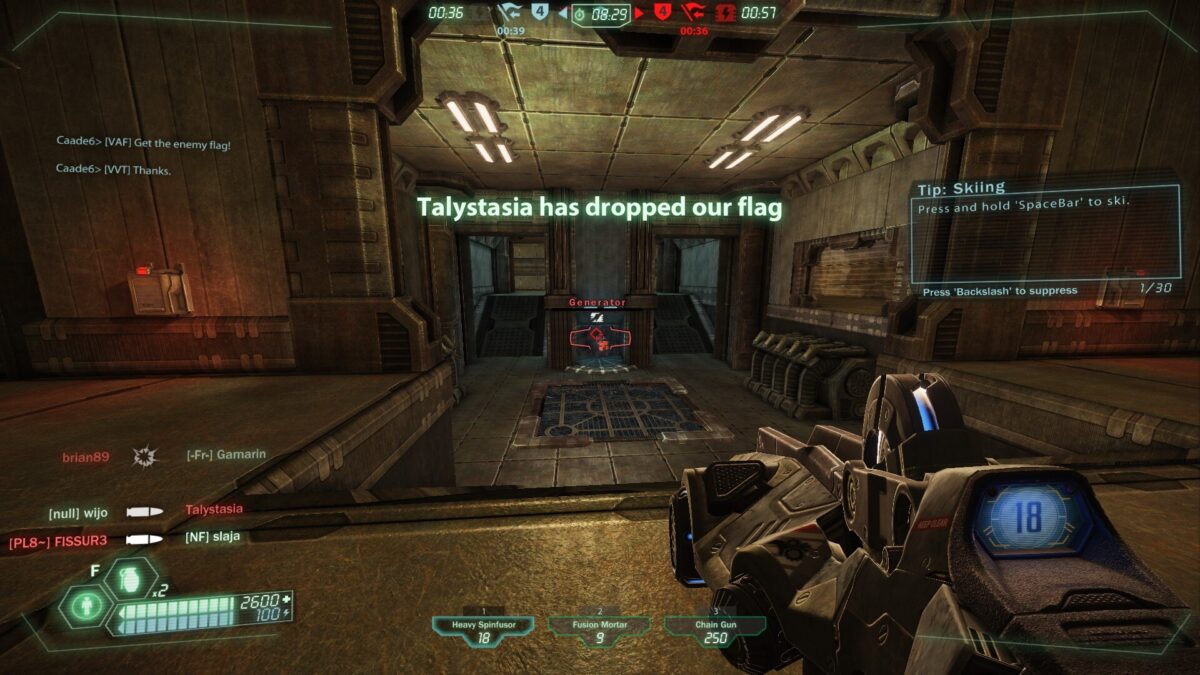Click the red team score shield
The height and width of the screenshot is (675, 1200).
pos(662,13)
